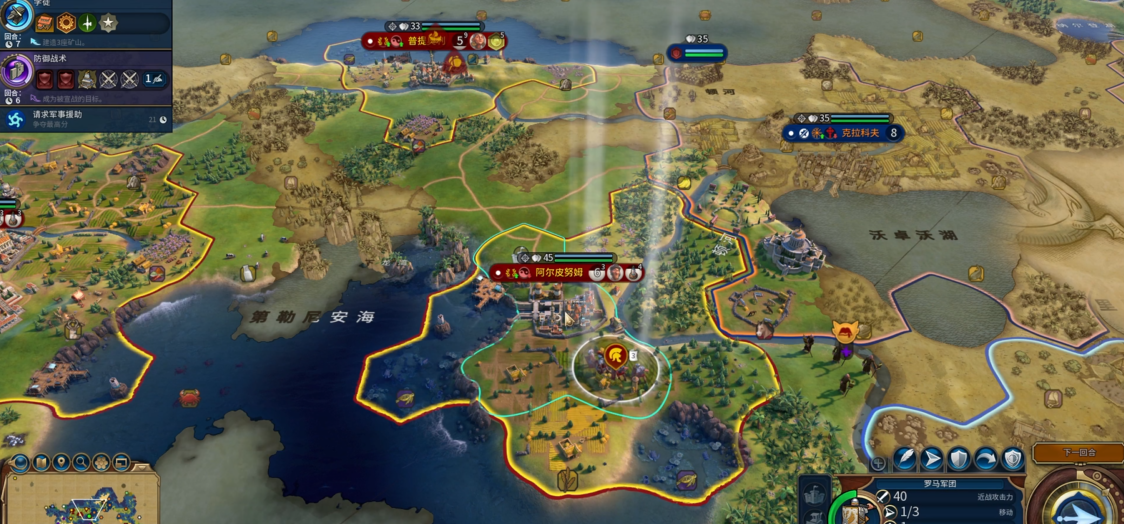Expand more unit actions with plus button
This screenshot has width=1124, height=524.
pos(878,463)
